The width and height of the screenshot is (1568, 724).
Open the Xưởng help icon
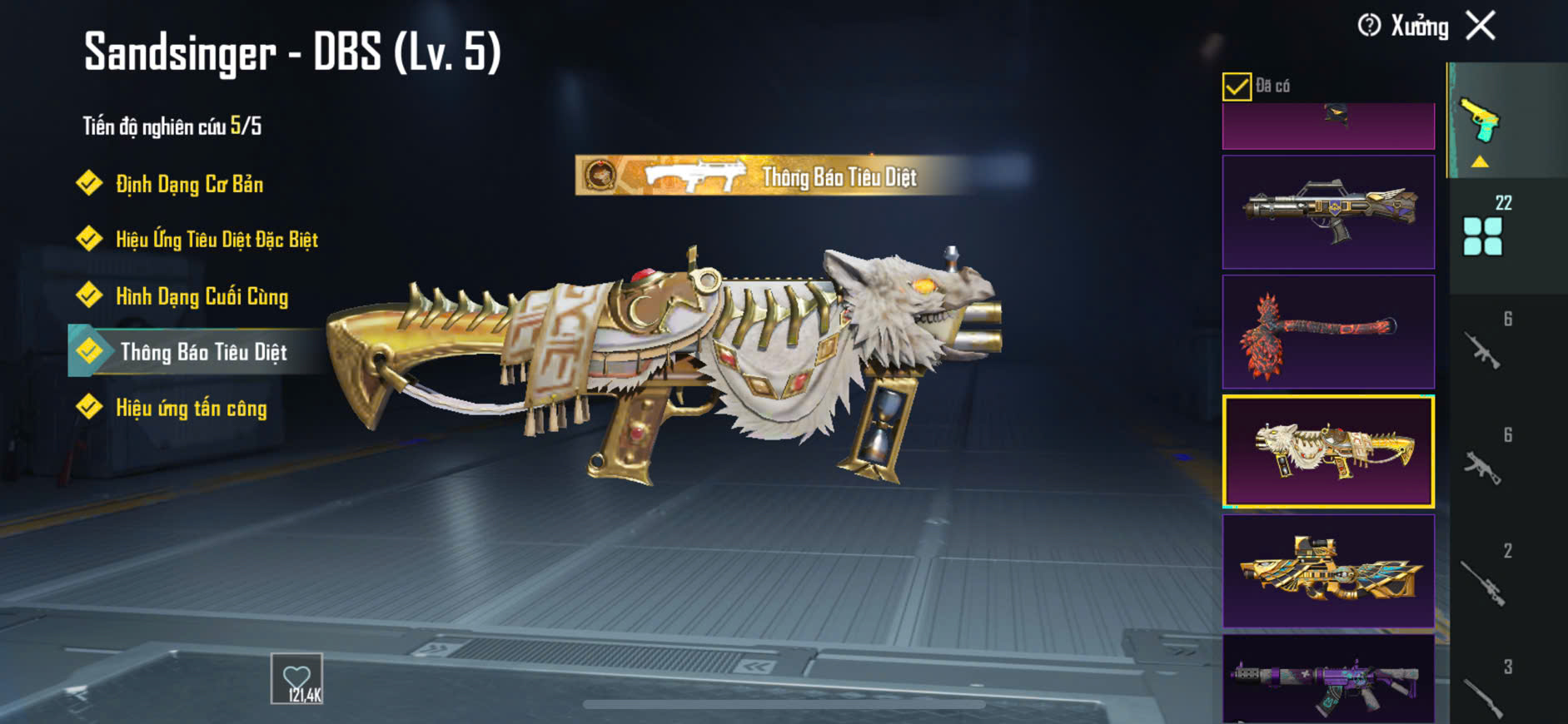[1369, 26]
